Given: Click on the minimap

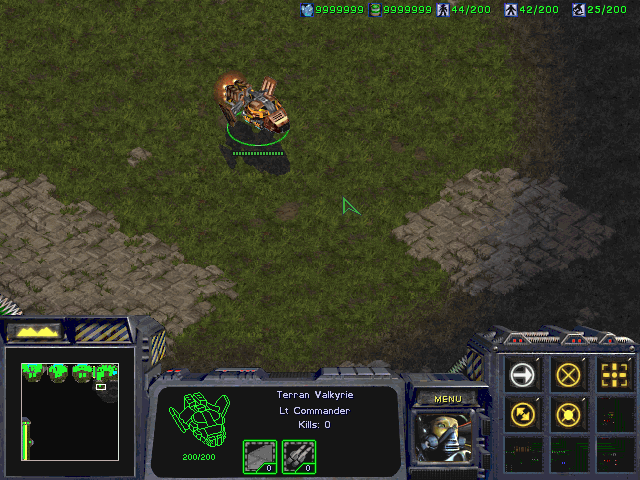Looking at the screenshot, I should [70, 410].
